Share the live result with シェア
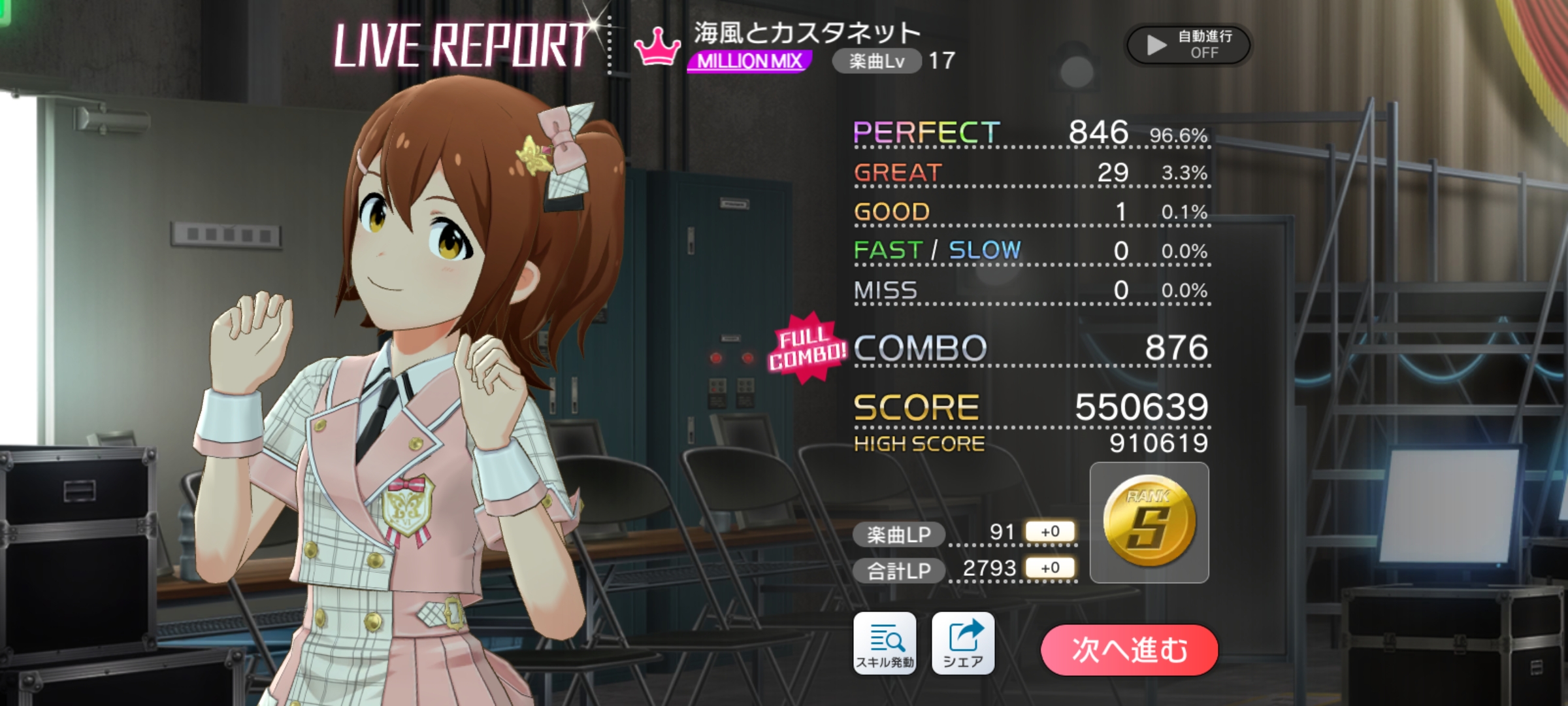Image resolution: width=1568 pixels, height=706 pixels. coord(963,643)
